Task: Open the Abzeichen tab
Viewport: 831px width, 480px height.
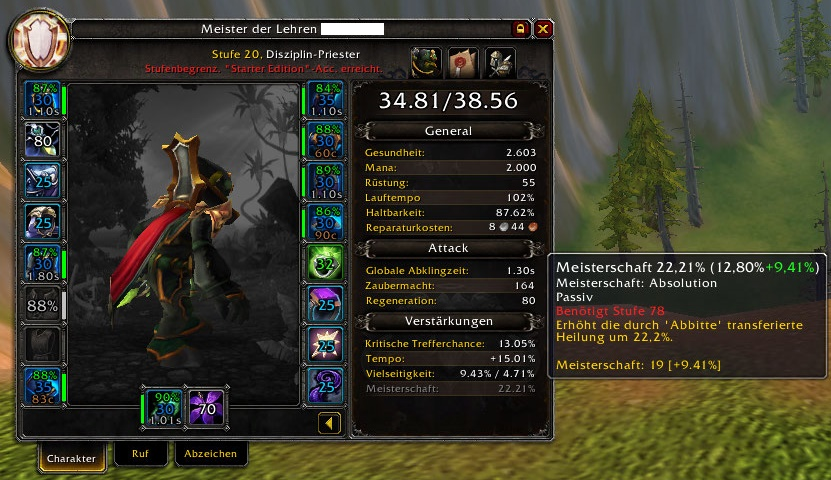Action: point(210,454)
